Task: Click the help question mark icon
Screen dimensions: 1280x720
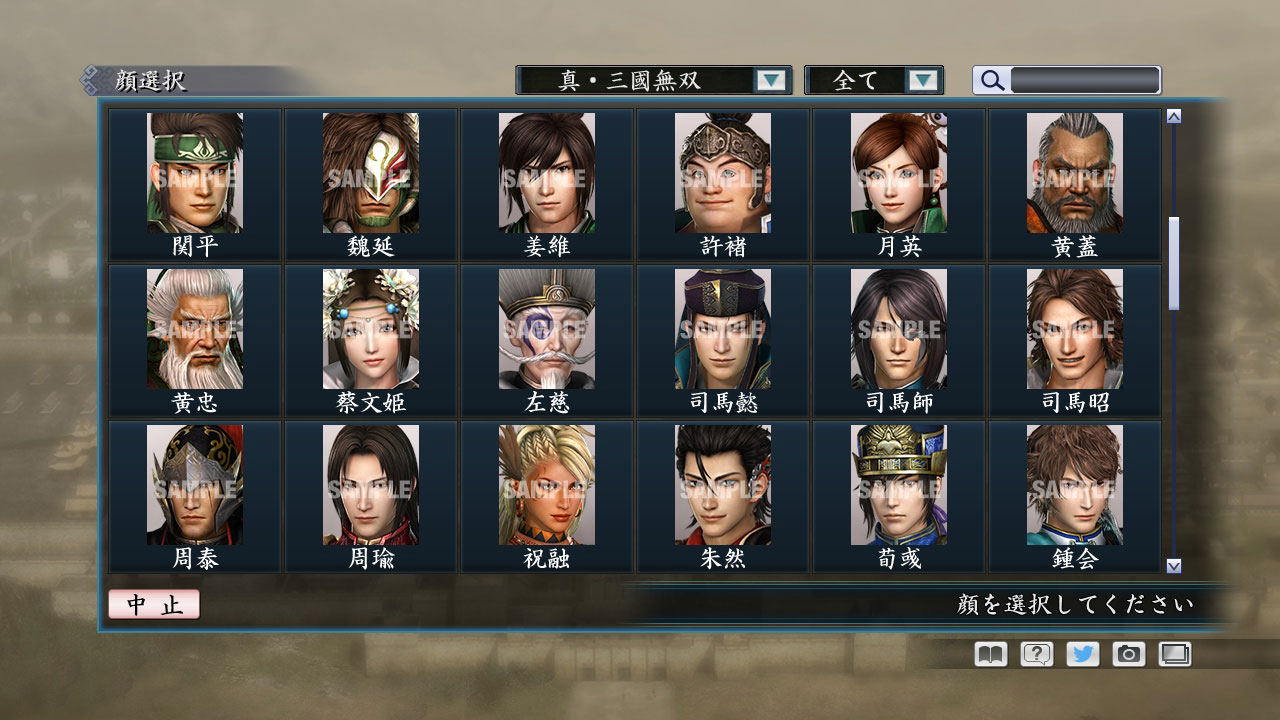Action: 1035,654
